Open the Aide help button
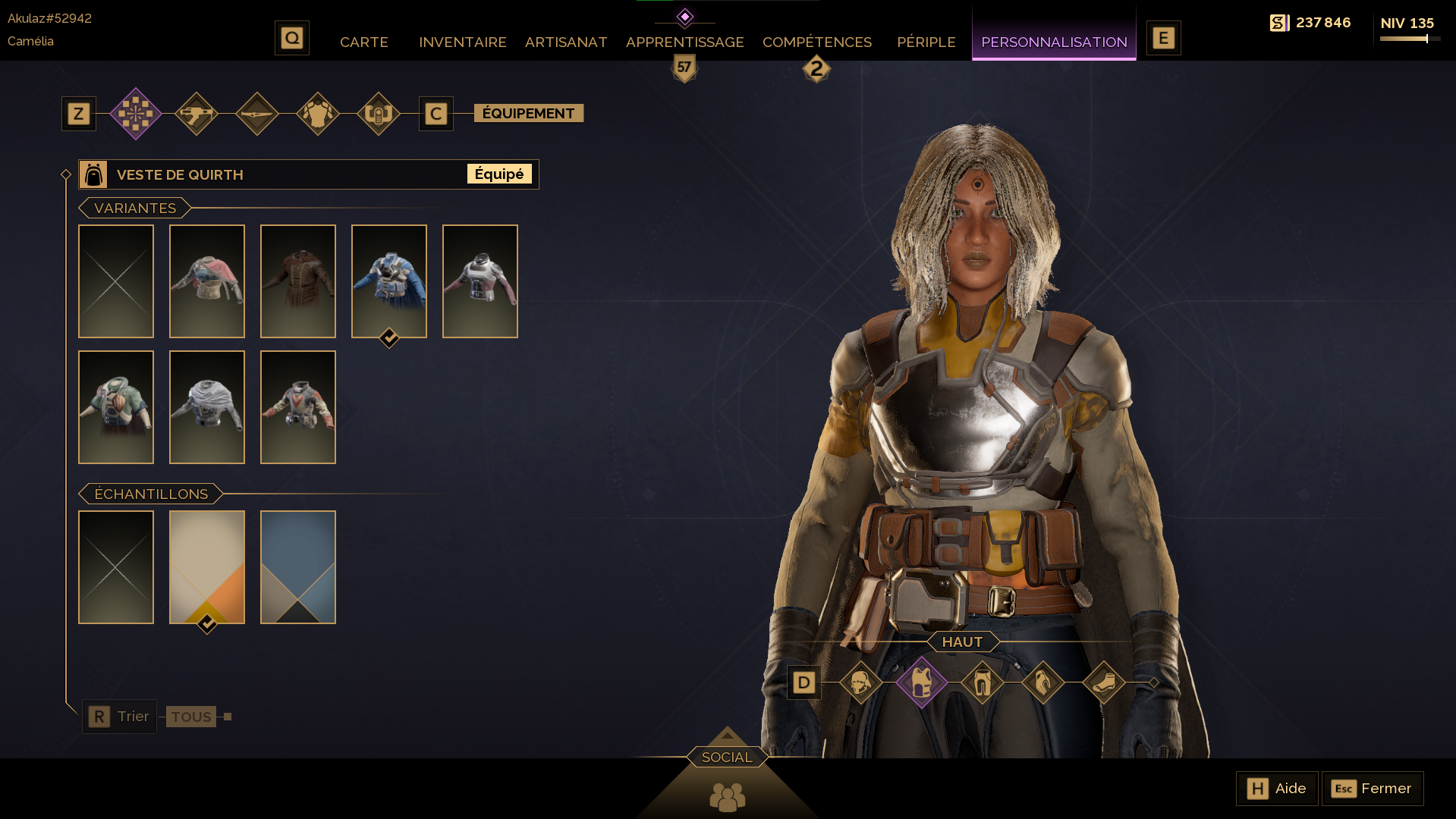This screenshot has width=1456, height=819. point(1277,789)
